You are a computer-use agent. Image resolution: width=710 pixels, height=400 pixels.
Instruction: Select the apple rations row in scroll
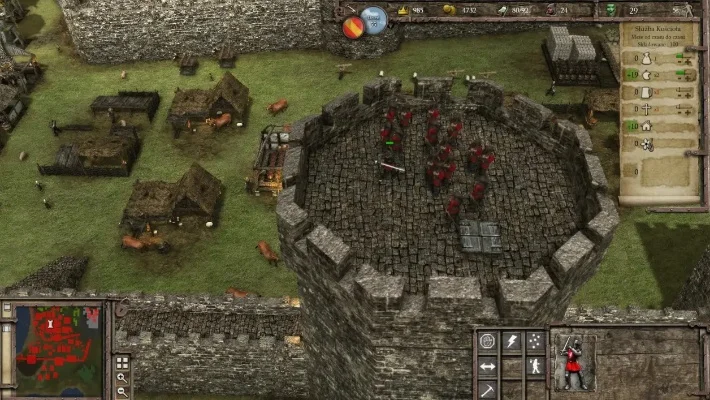tap(647, 74)
